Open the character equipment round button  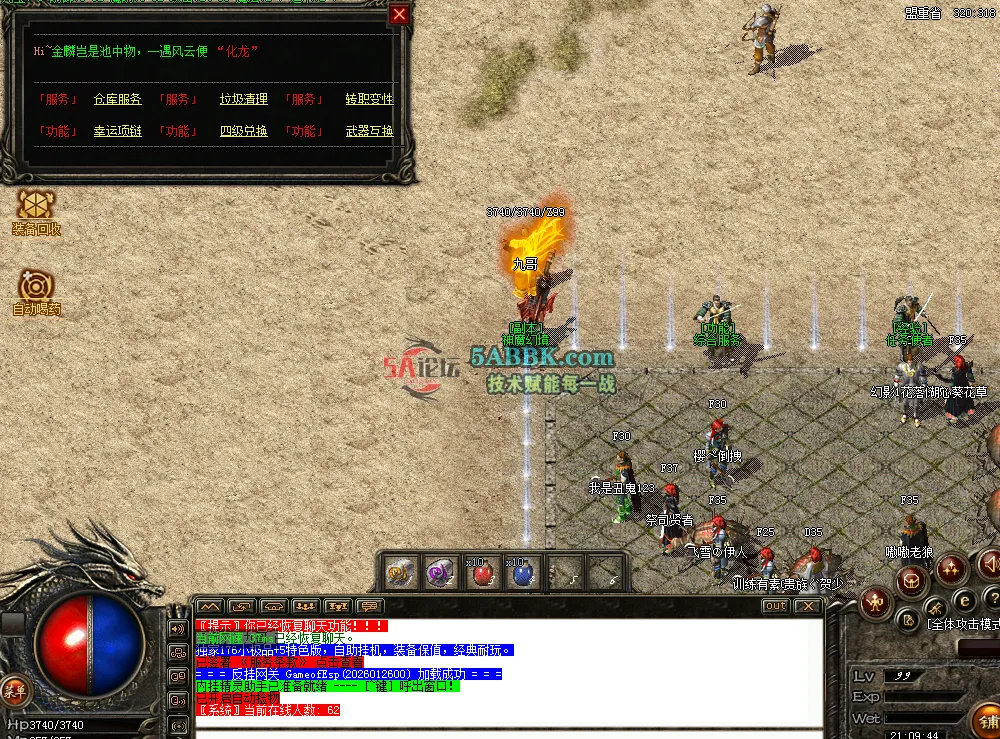point(877,602)
